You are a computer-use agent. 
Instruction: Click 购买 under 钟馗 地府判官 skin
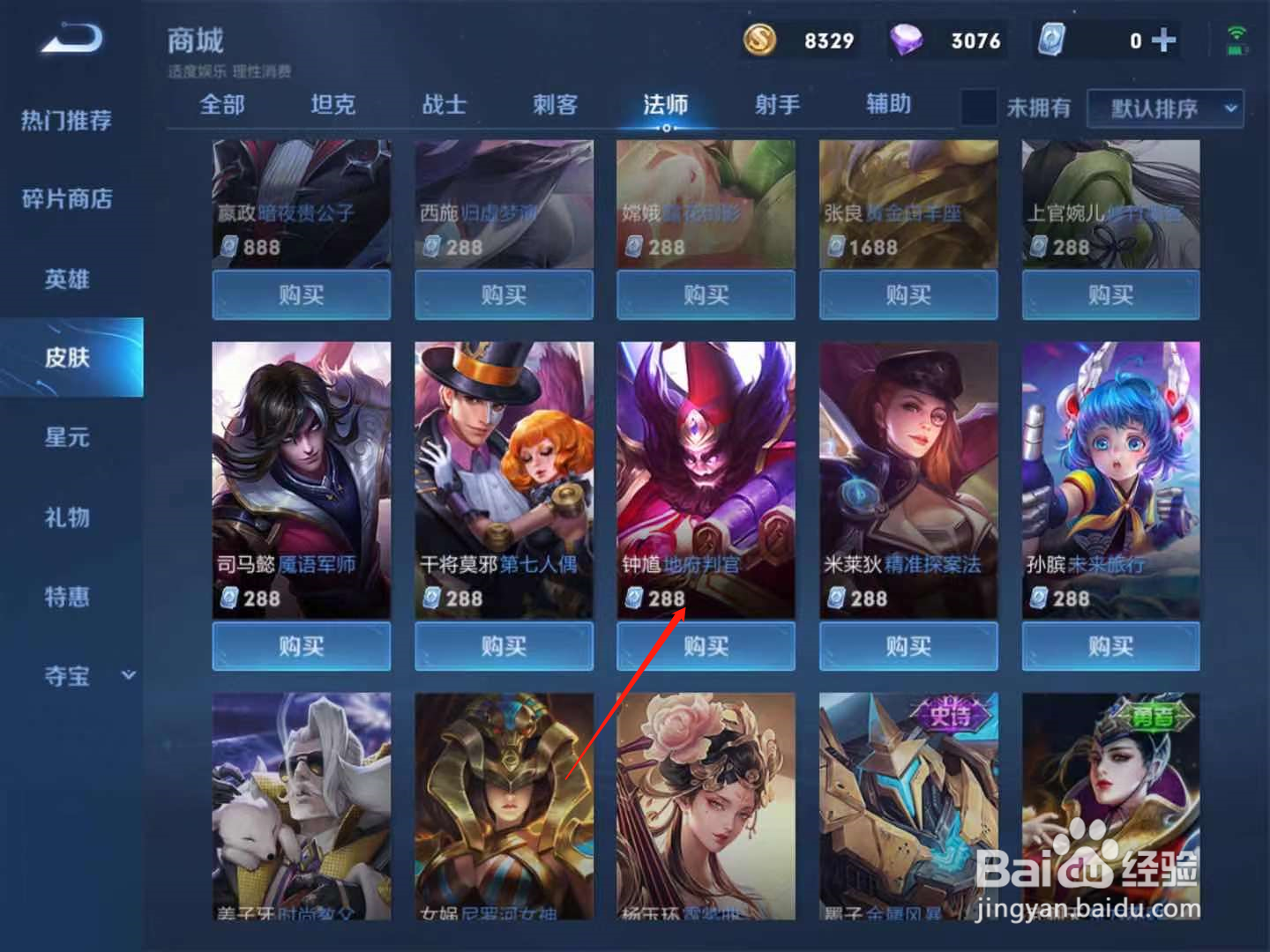tap(706, 646)
